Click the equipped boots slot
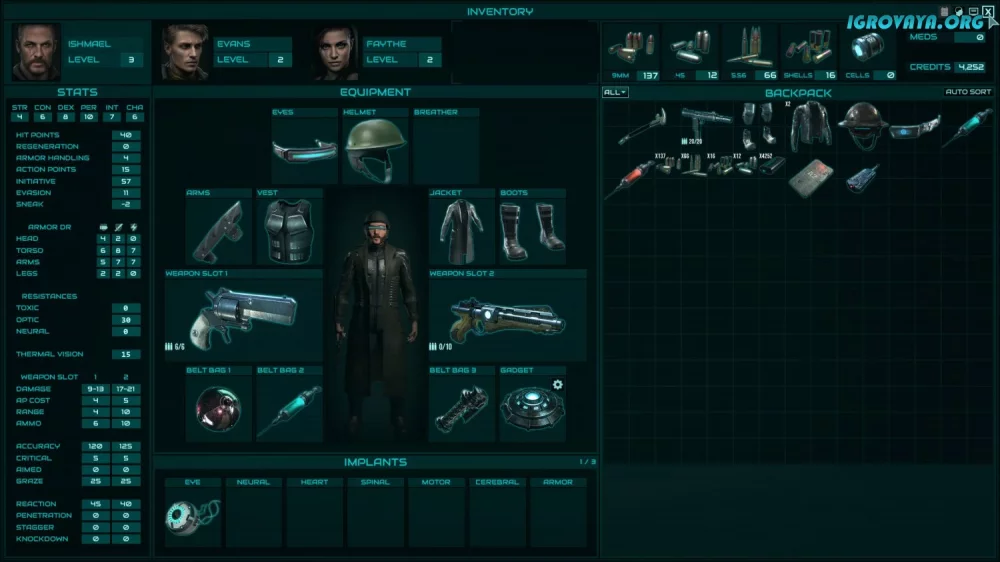The height and width of the screenshot is (562, 1000). coord(532,228)
